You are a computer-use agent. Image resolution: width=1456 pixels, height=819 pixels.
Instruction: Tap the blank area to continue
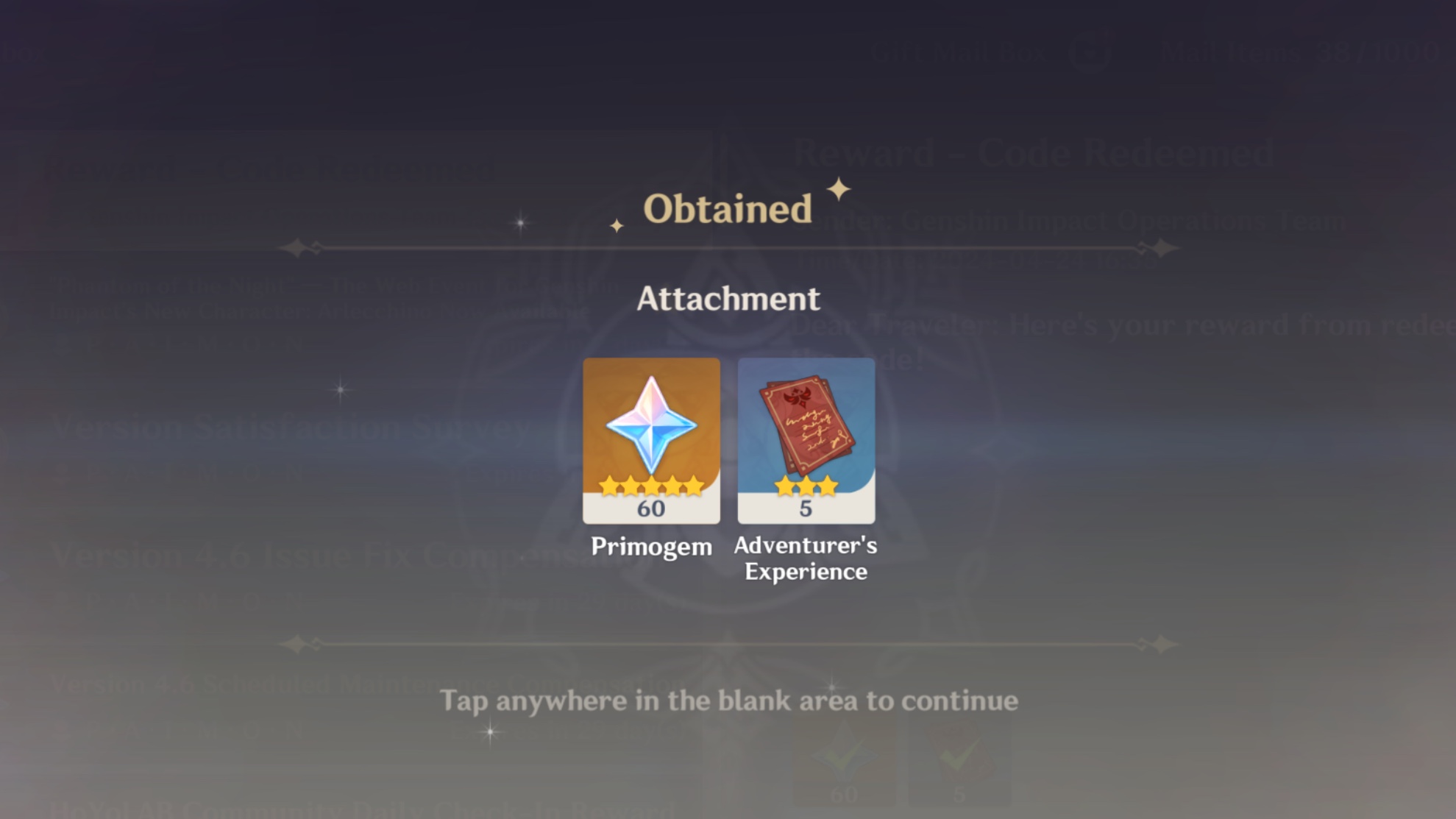pos(728,701)
